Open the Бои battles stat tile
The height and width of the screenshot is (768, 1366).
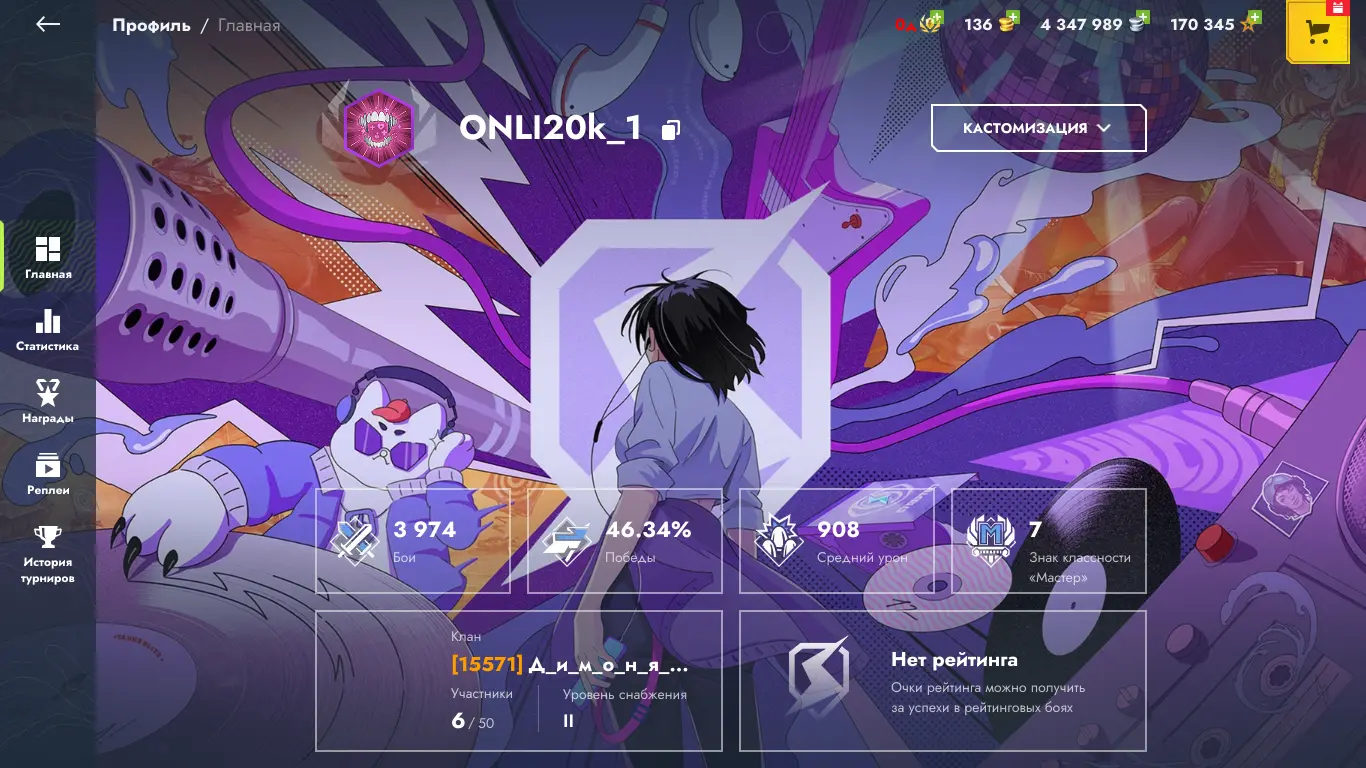pyautogui.click(x=413, y=541)
